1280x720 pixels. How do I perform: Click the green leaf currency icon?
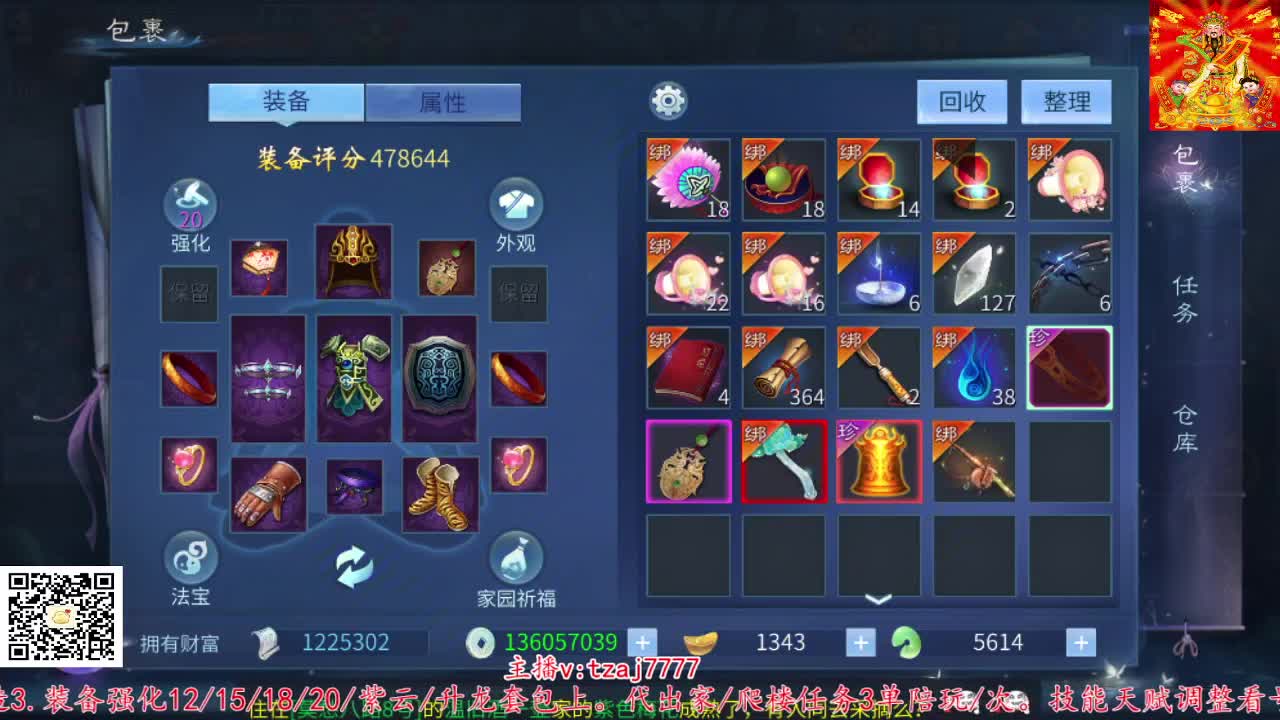click(x=906, y=642)
